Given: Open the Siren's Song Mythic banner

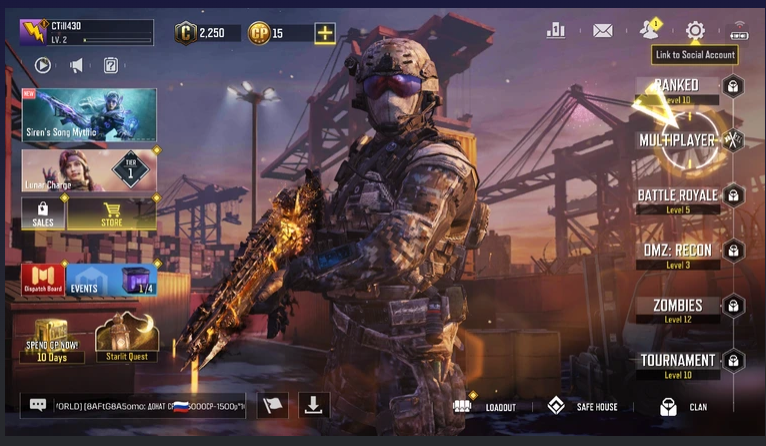Looking at the screenshot, I should pos(89,114).
